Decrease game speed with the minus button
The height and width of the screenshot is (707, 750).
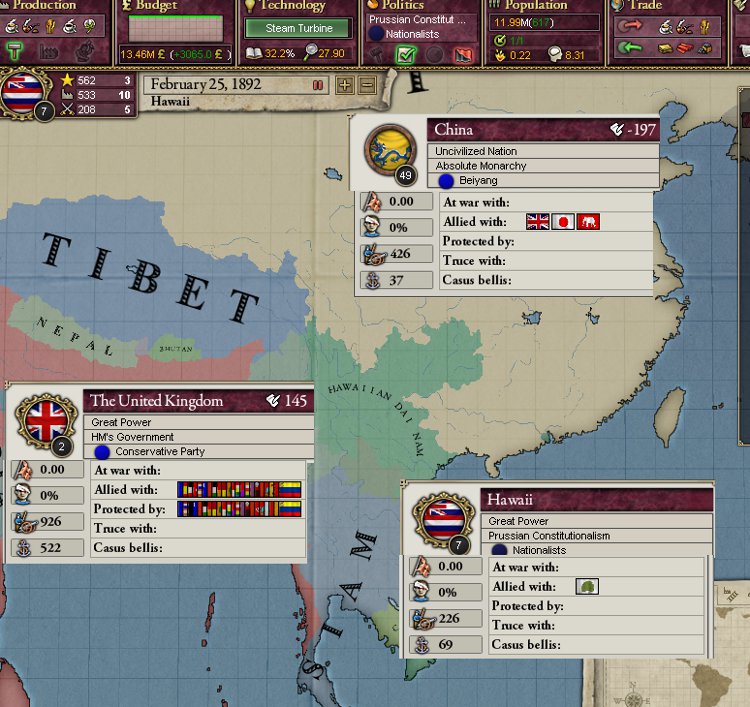[367, 85]
